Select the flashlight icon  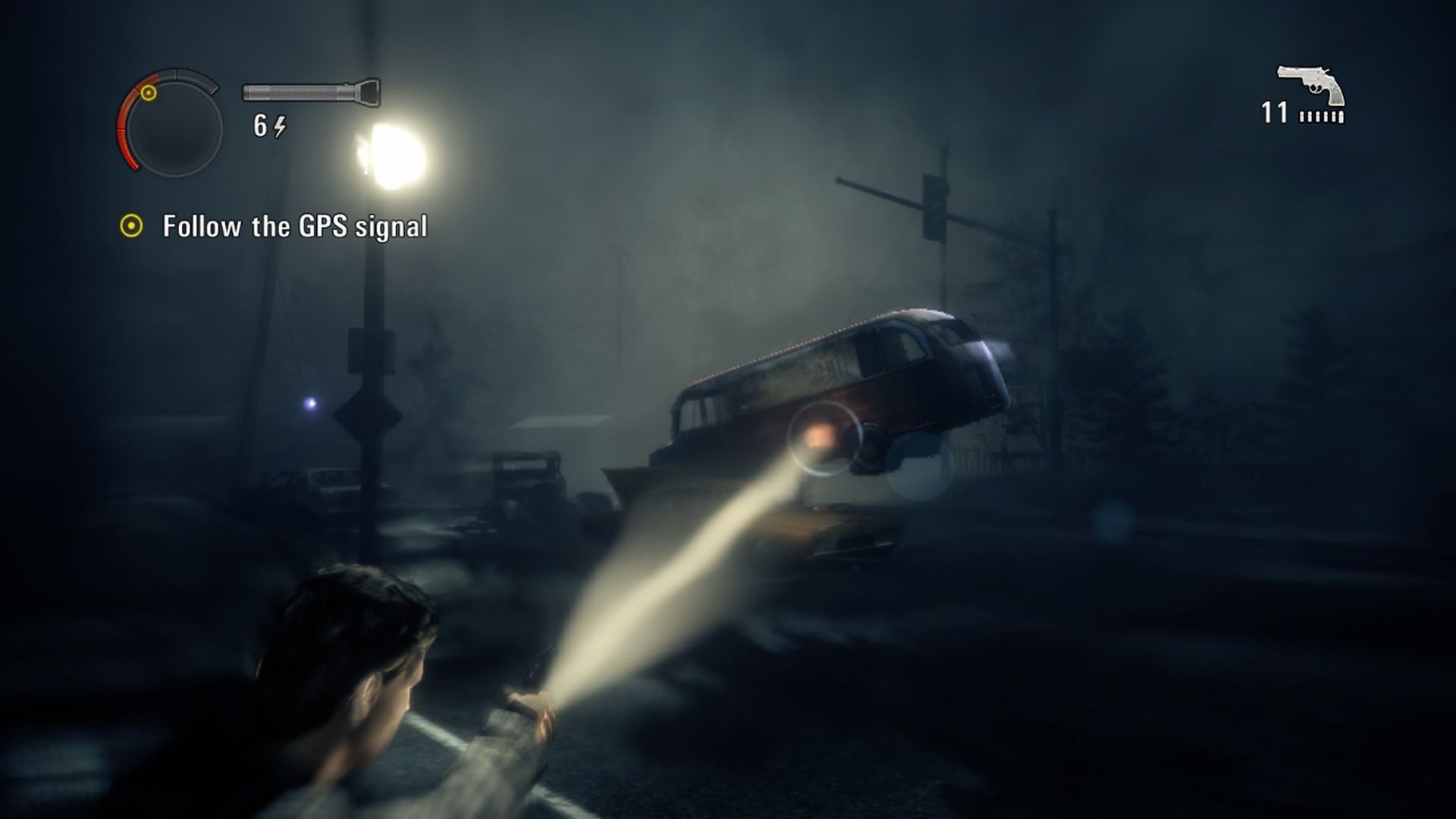coord(311,92)
